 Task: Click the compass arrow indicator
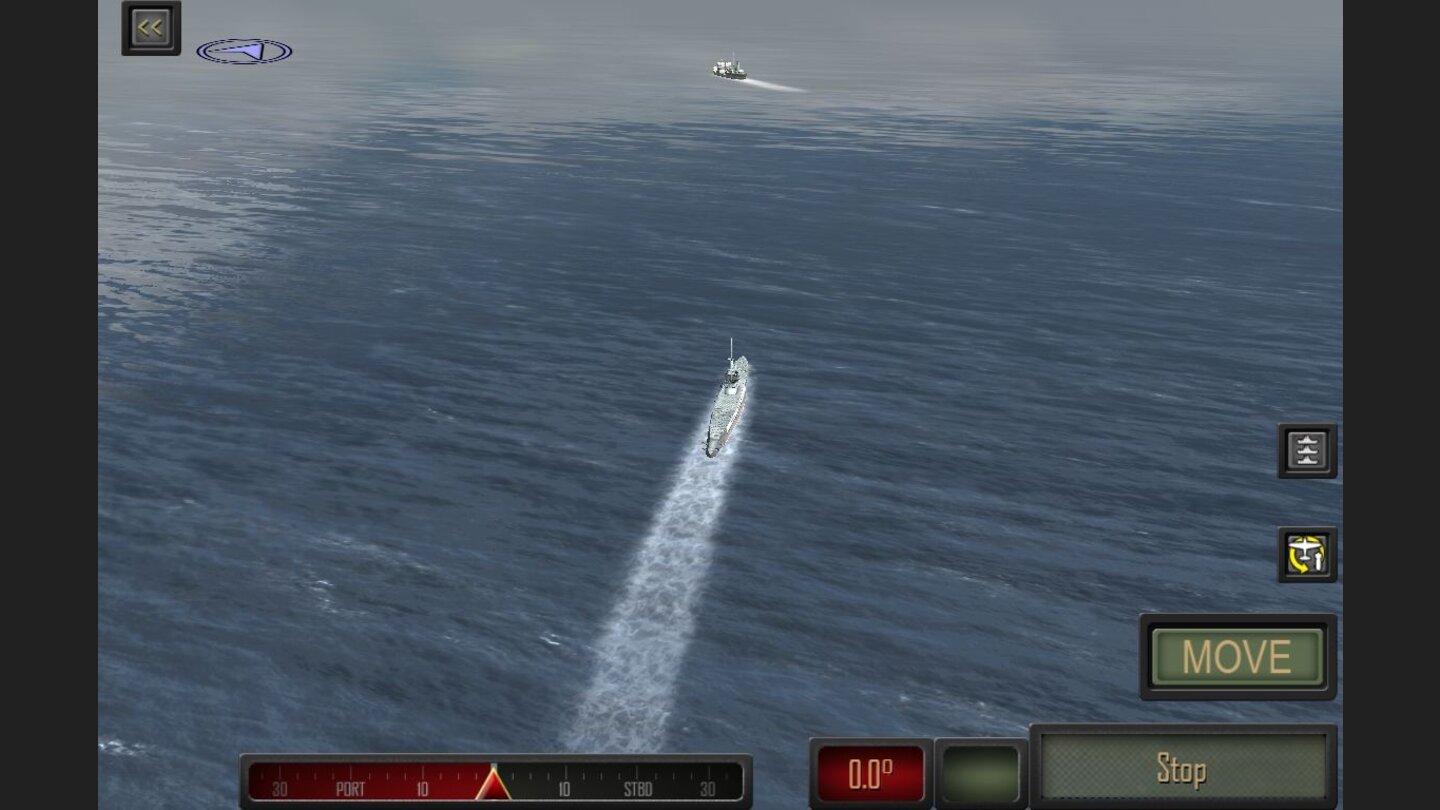pyautogui.click(x=243, y=50)
